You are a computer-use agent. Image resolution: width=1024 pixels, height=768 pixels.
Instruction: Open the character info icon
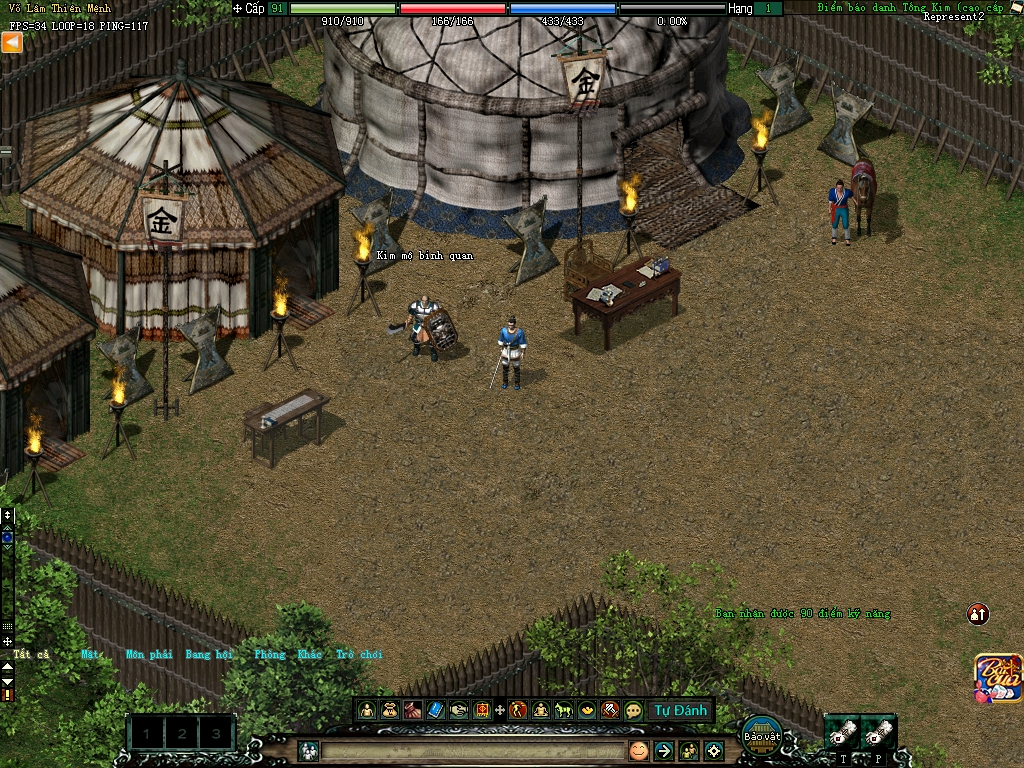coord(367,710)
